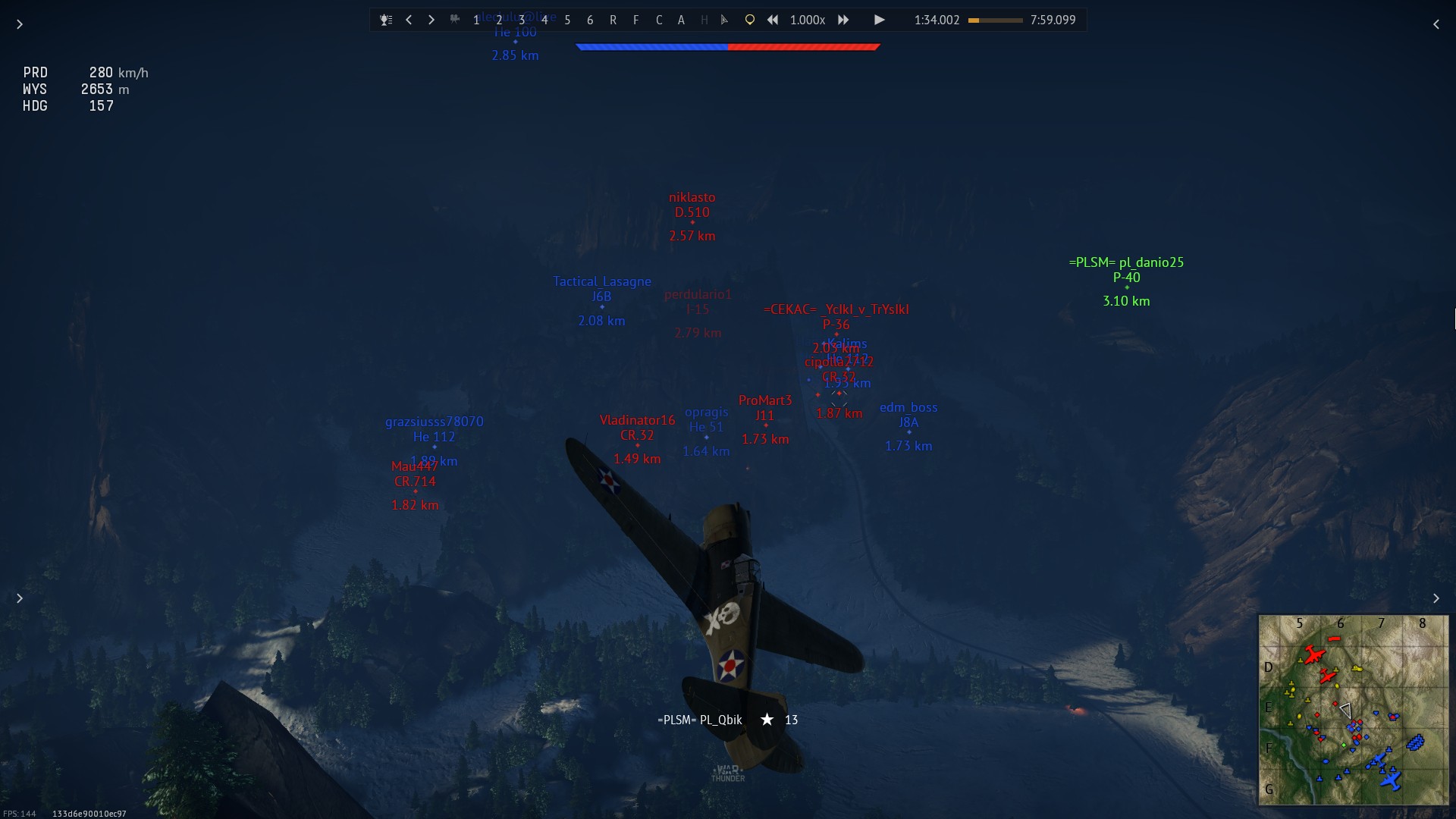Select camera view 5 in replay toolbar

(x=567, y=20)
